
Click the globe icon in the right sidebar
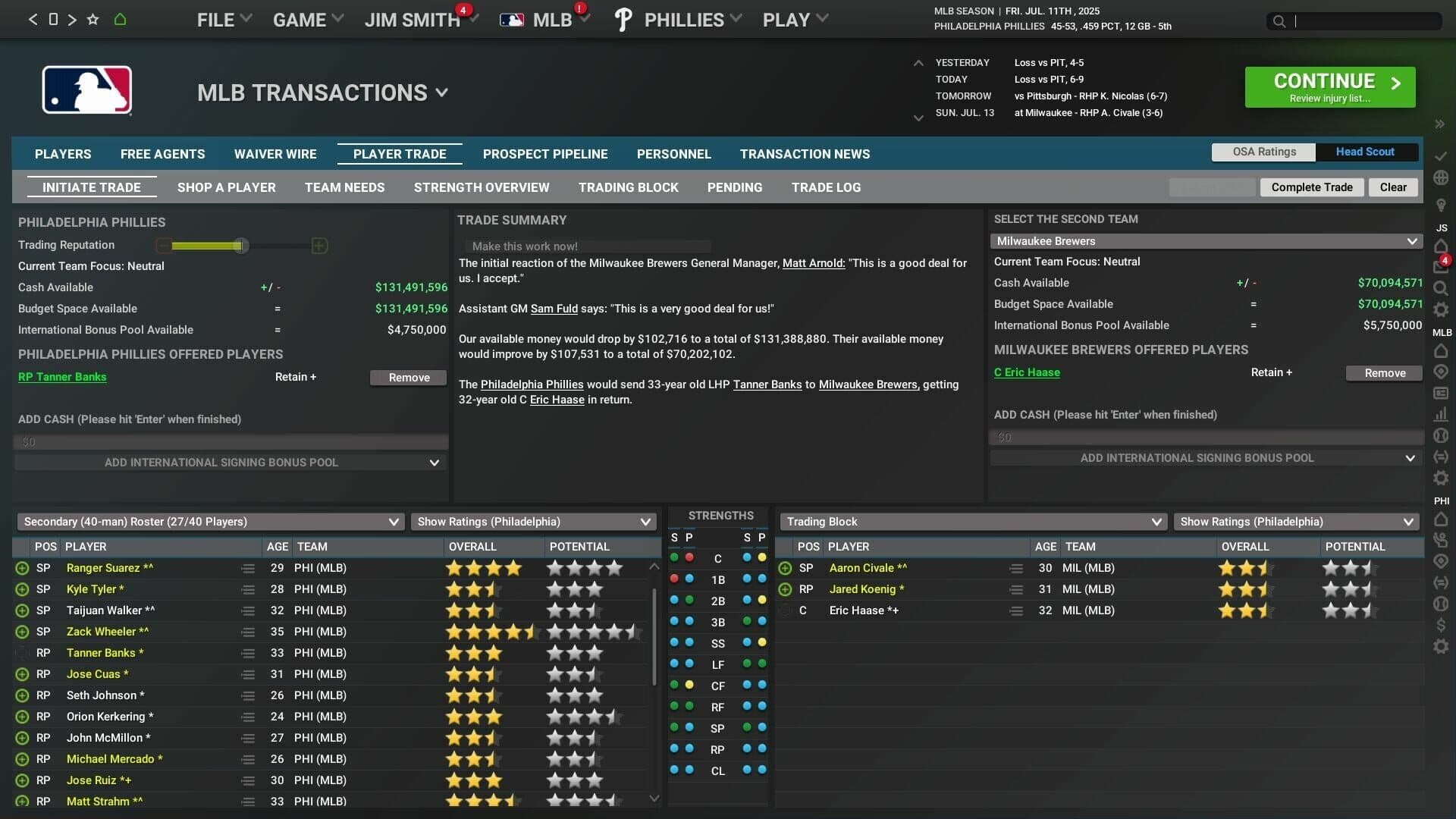tap(1440, 177)
